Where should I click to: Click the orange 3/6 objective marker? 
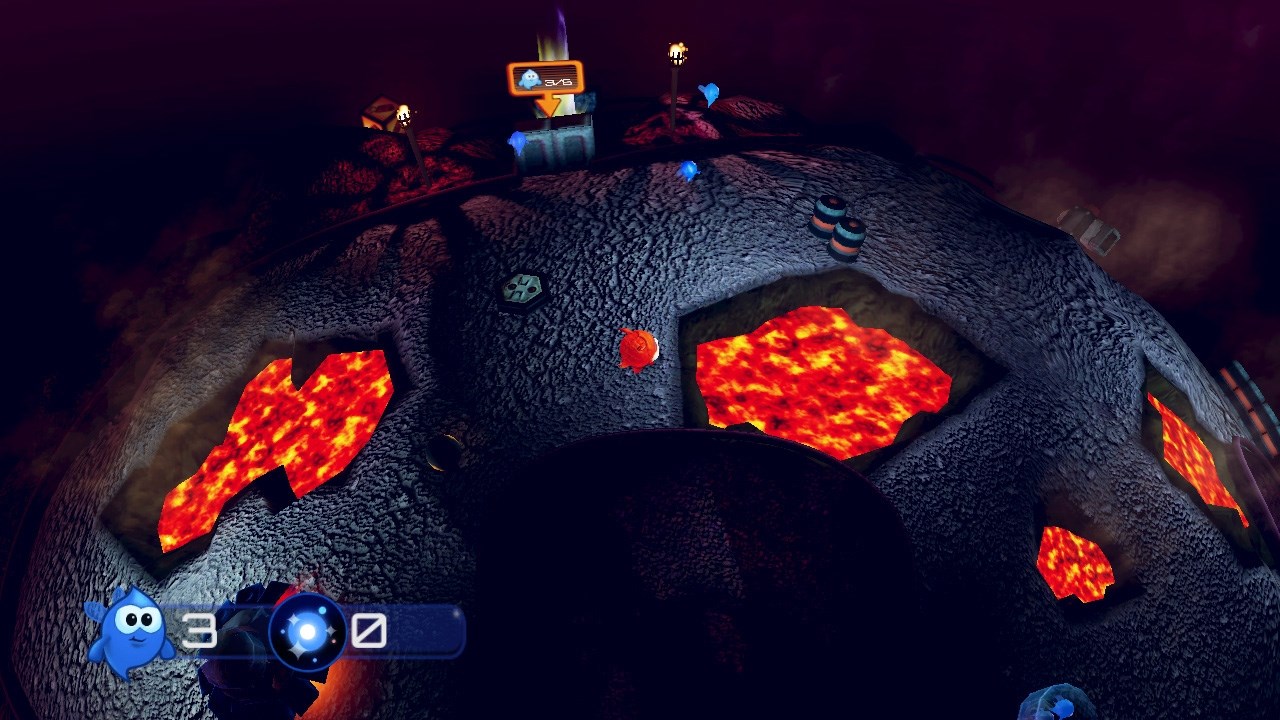coord(545,79)
